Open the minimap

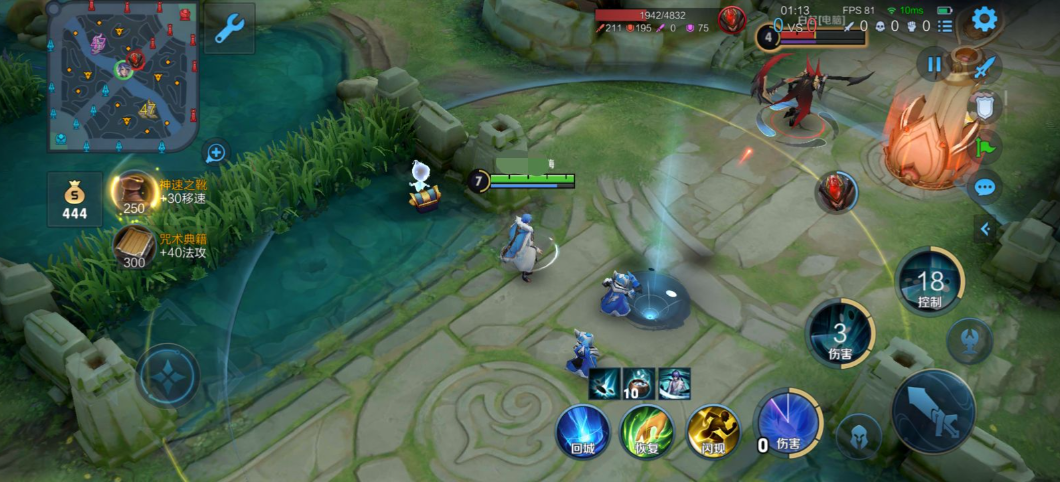122,73
